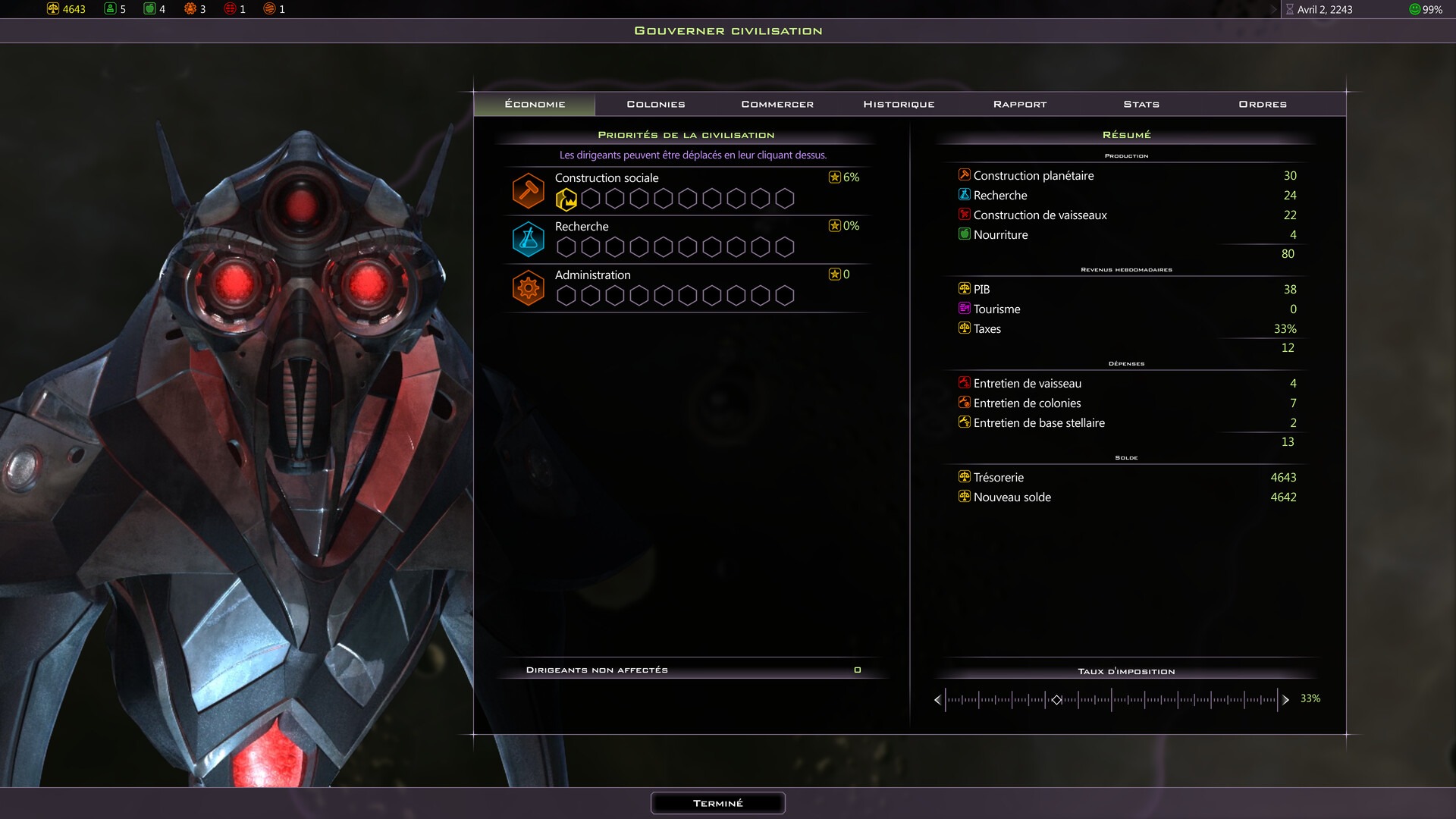The image size is (1456, 819).
Task: Open the Rapport tab
Action: [x=1020, y=104]
